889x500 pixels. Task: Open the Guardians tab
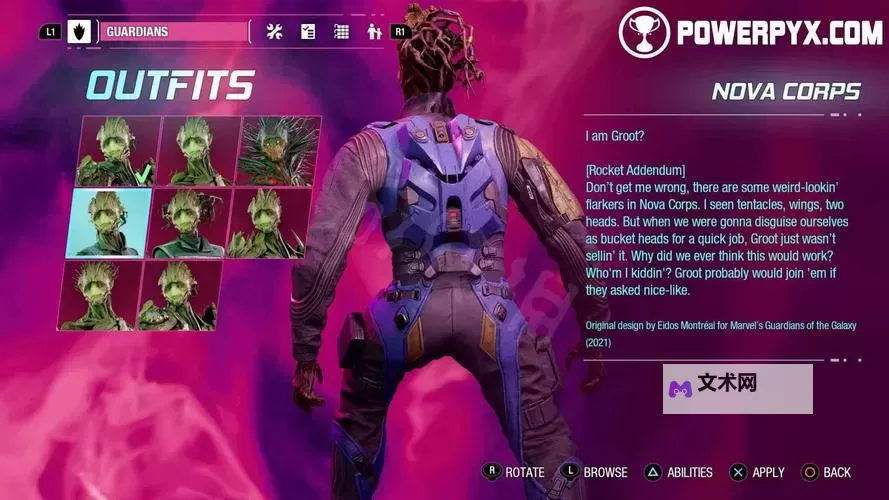(x=170, y=32)
